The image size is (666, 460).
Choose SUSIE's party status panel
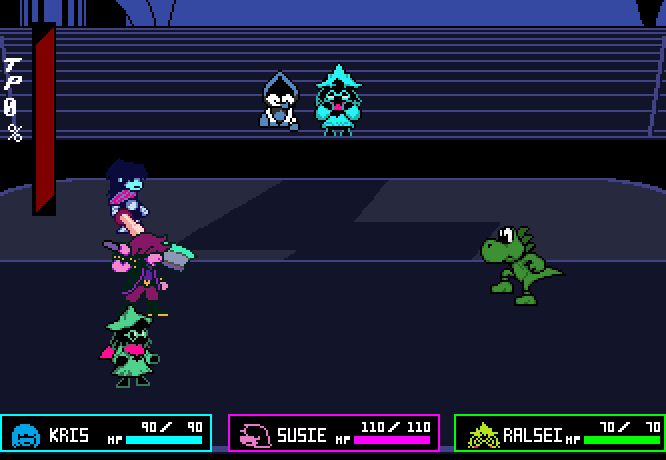tap(334, 434)
